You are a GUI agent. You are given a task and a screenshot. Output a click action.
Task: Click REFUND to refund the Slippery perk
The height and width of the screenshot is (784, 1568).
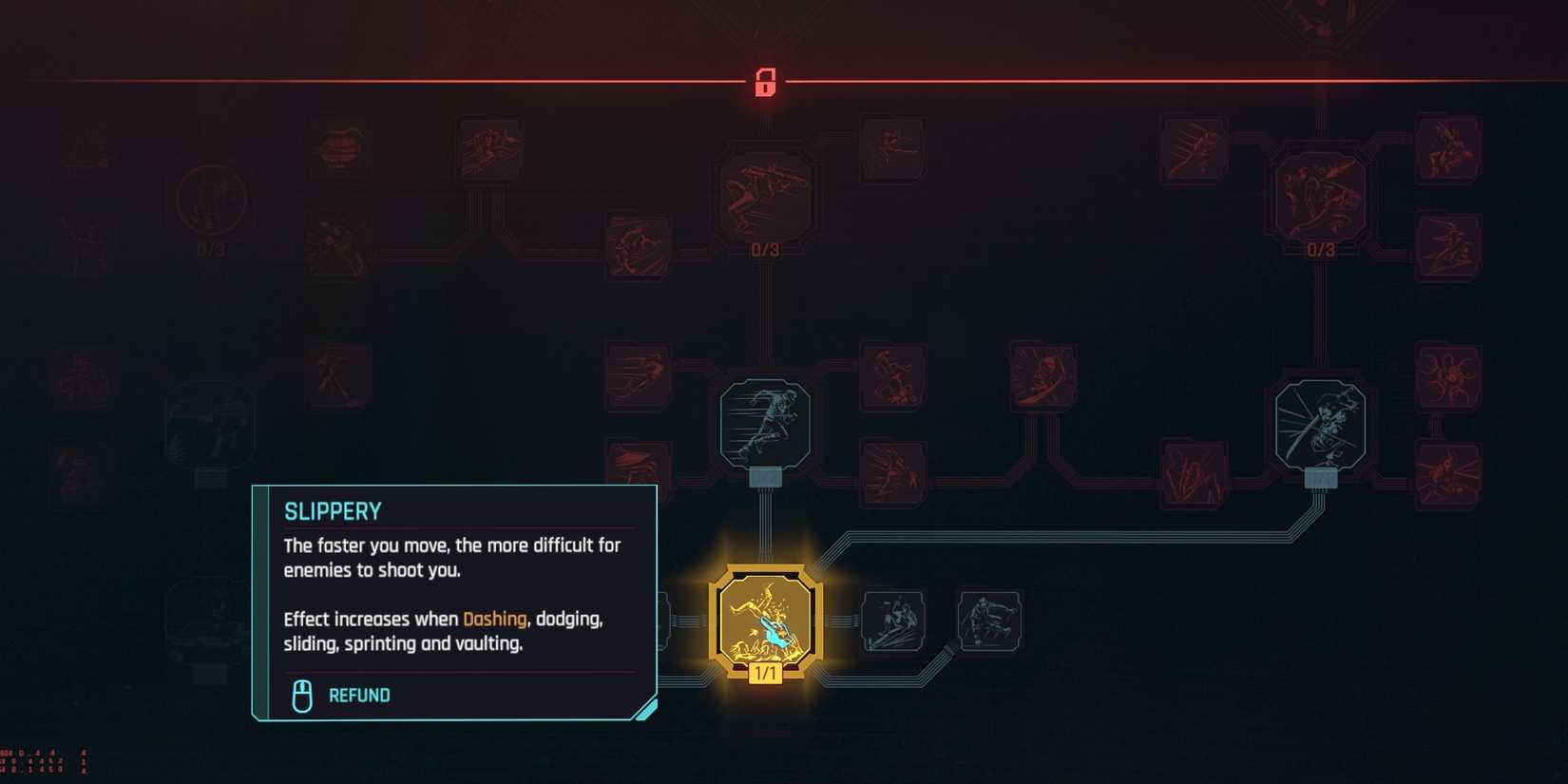pos(358,695)
